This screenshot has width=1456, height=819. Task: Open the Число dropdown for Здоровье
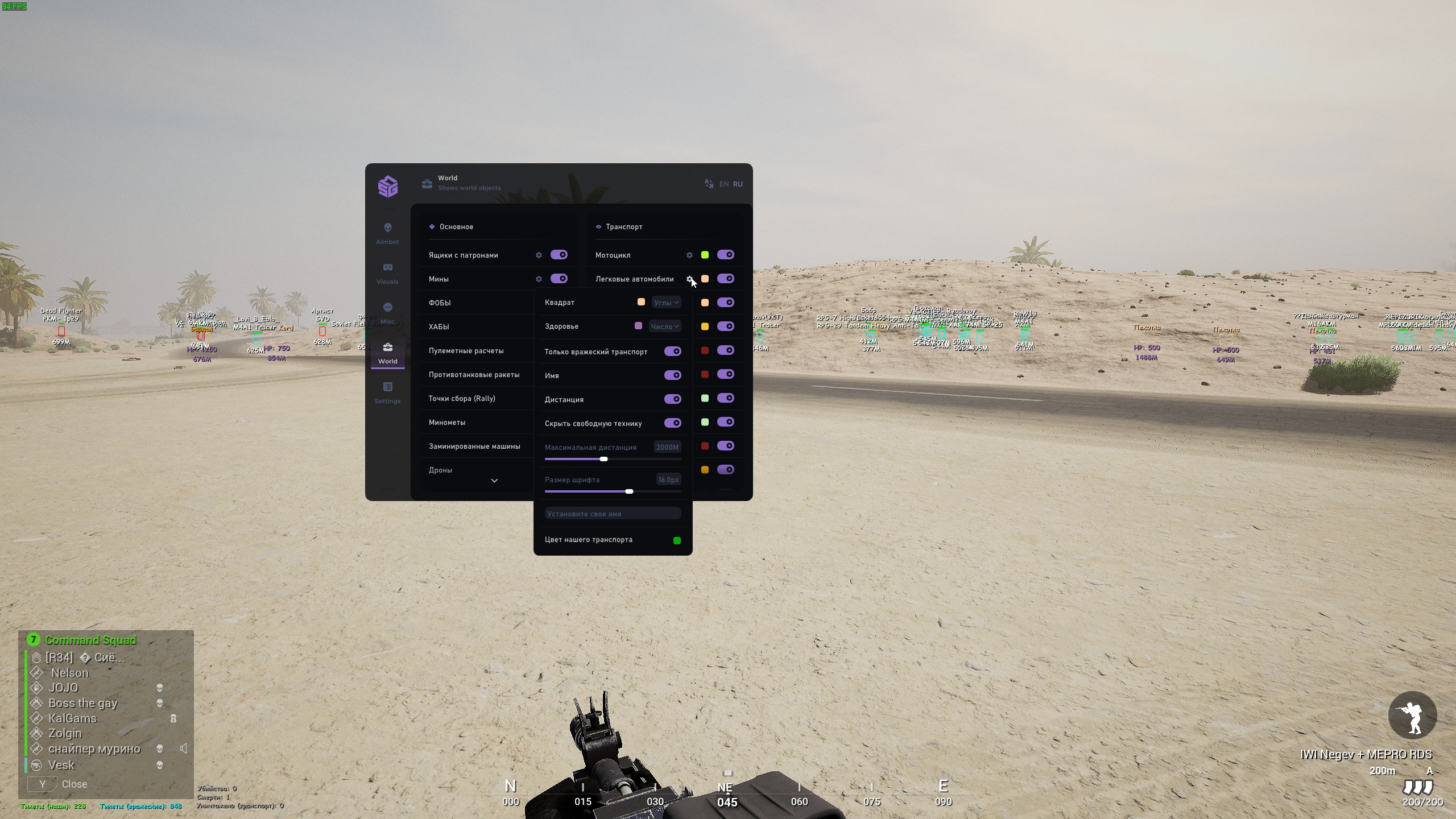[x=664, y=326]
